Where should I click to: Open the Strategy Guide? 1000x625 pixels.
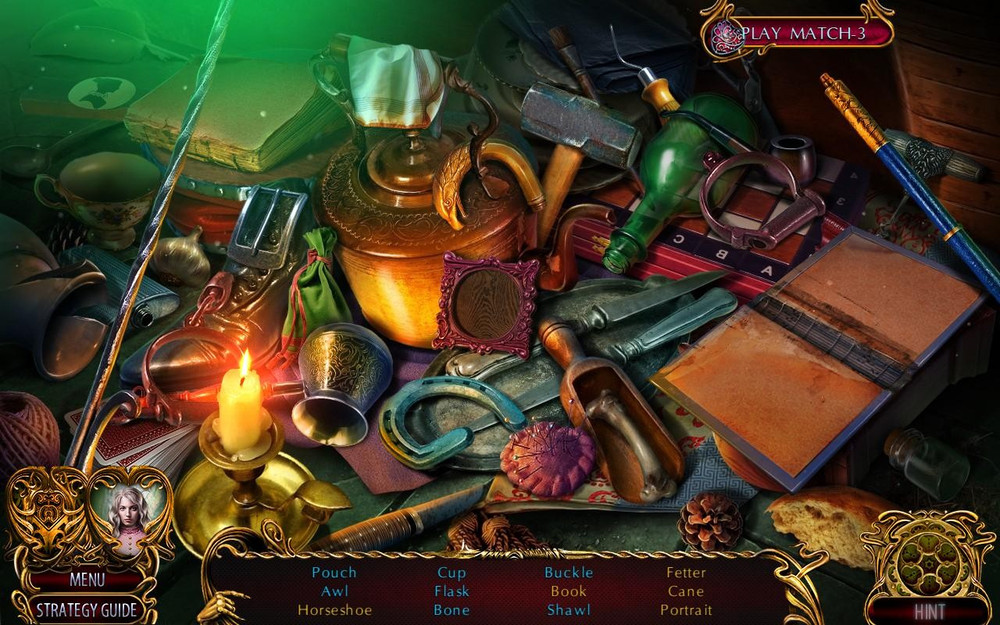coord(87,608)
